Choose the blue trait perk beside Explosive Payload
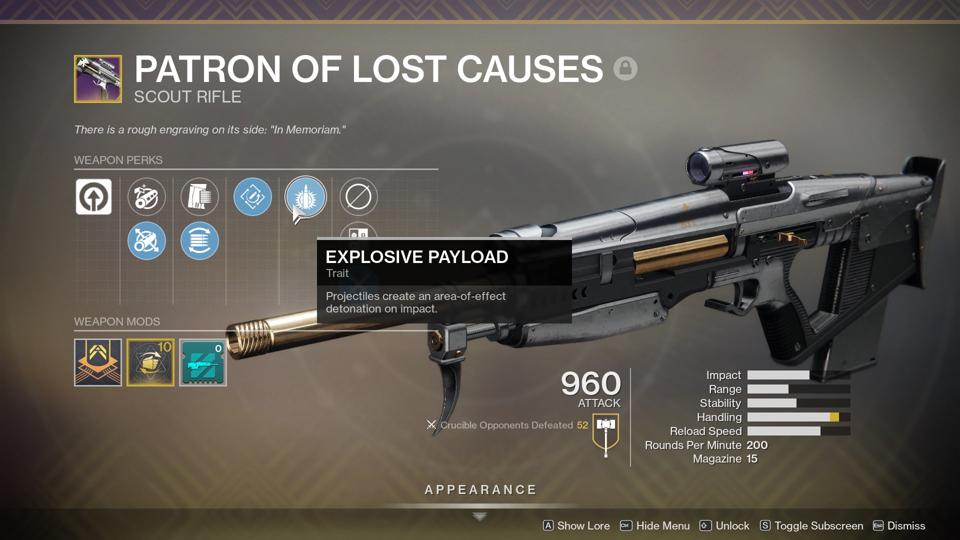Screen dimensions: 960x540 tap(252, 197)
